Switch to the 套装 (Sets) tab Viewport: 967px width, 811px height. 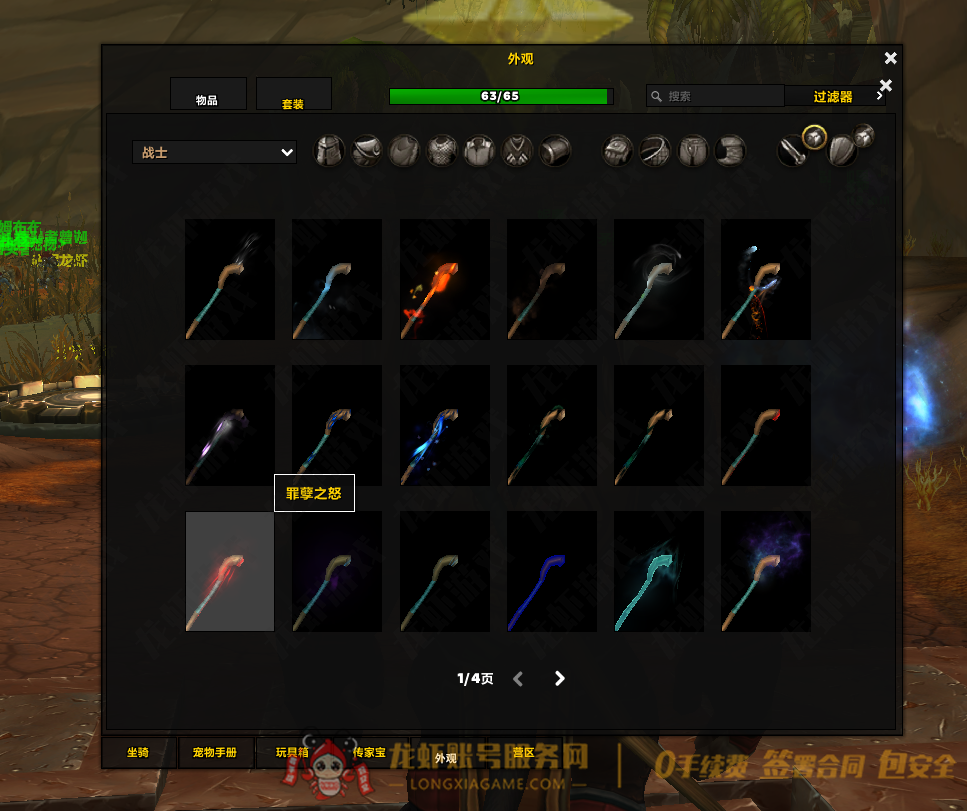click(293, 94)
